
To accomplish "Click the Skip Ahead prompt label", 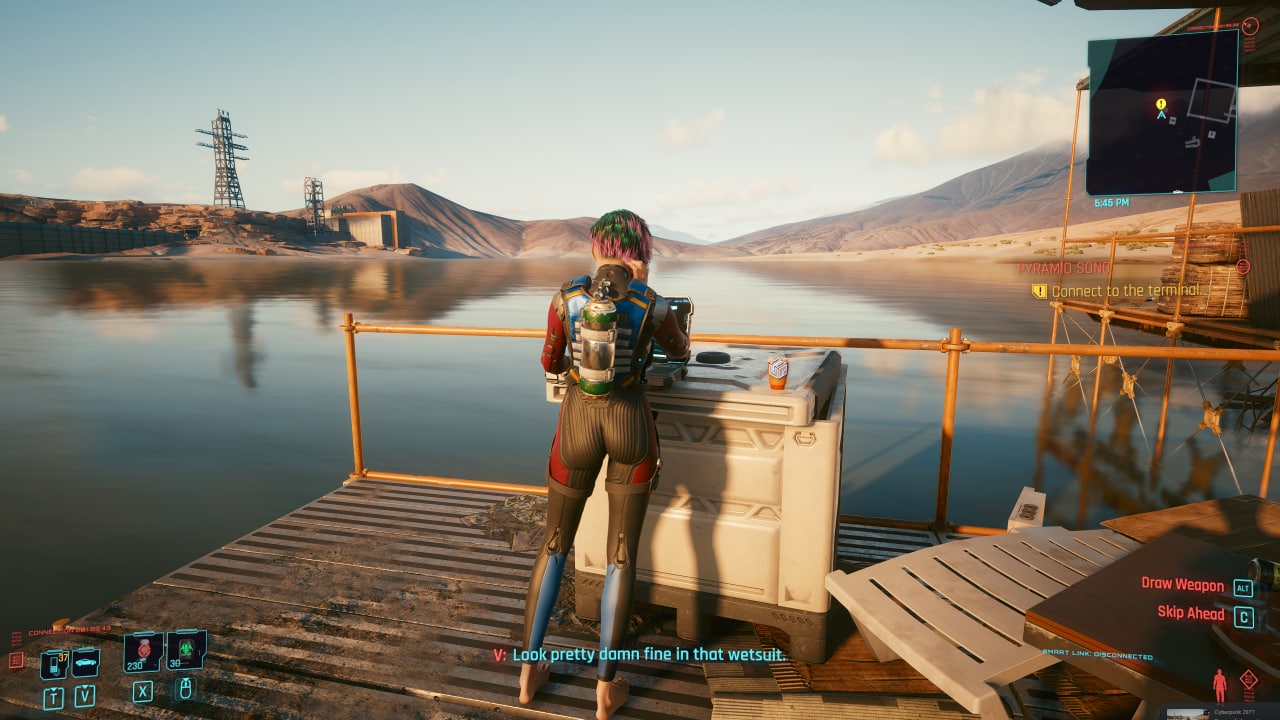I will tap(1191, 613).
